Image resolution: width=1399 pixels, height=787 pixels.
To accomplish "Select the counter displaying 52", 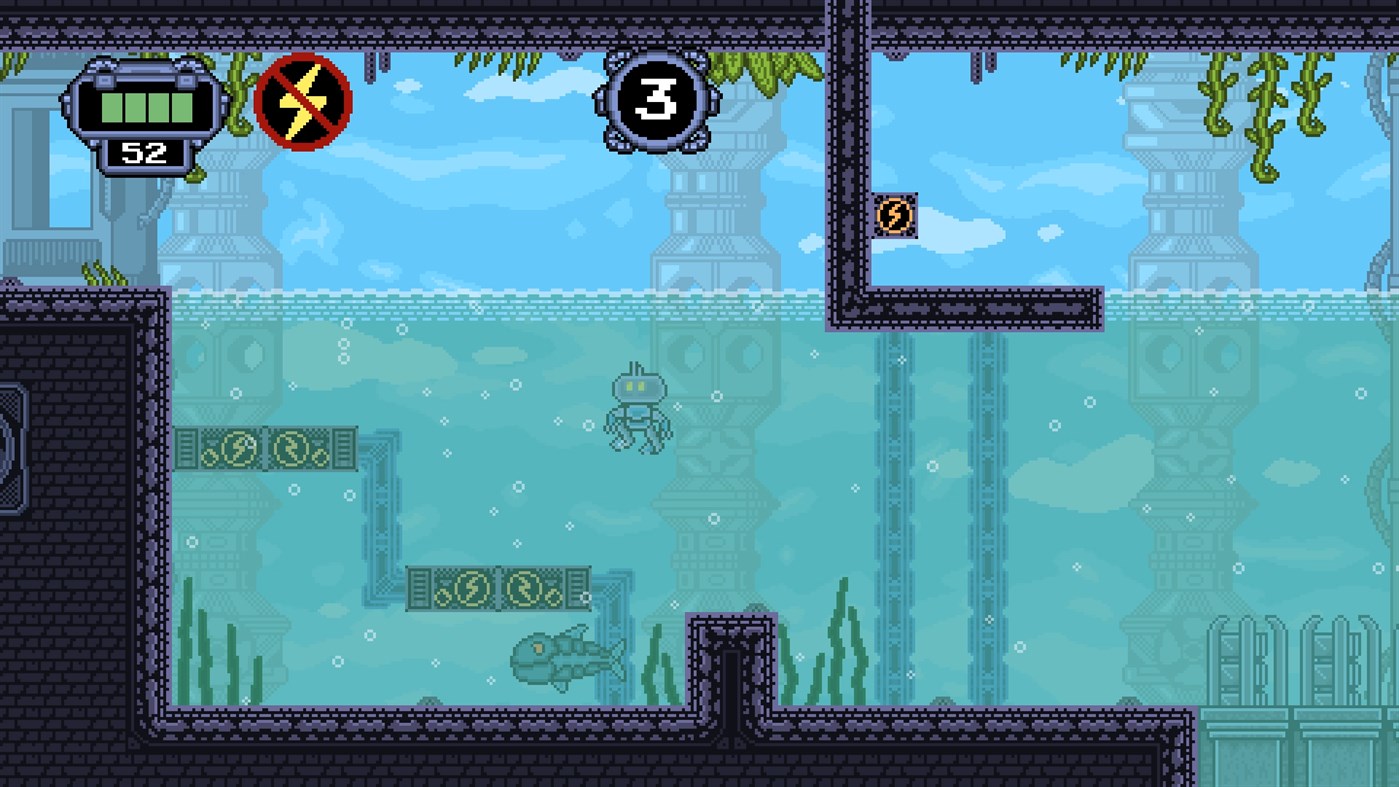I will [145, 153].
